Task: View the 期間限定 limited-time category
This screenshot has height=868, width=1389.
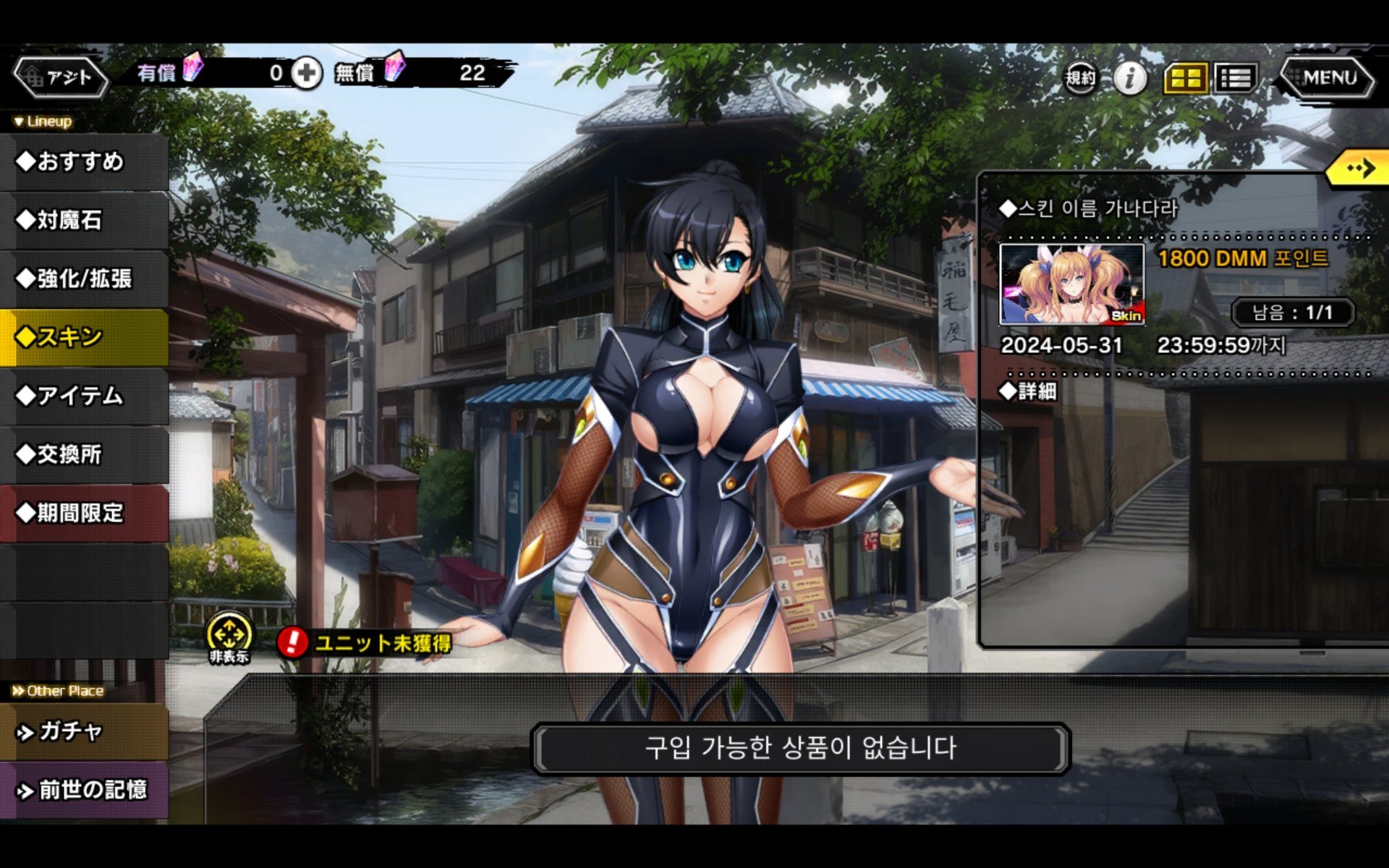Action: [84, 513]
